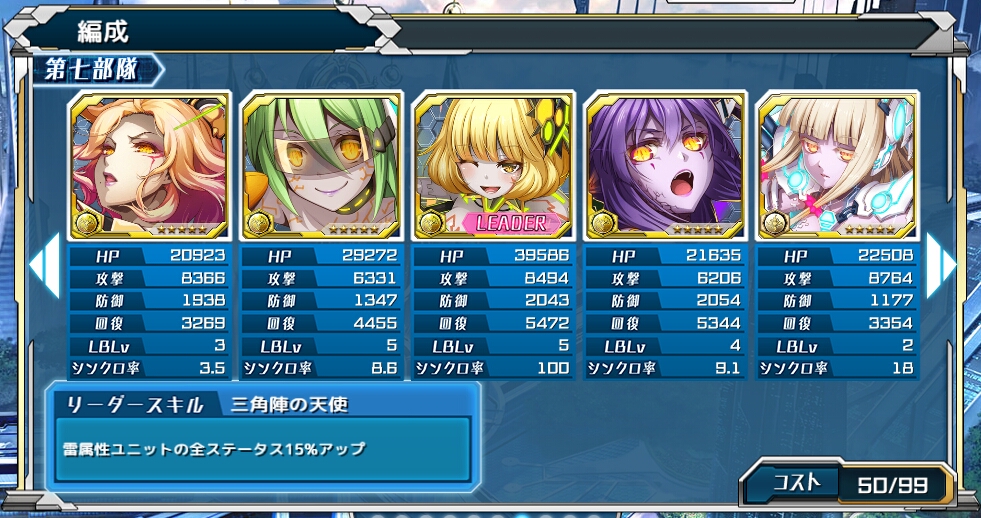The height and width of the screenshot is (518, 981).
Task: Pick the purple-haired unit portrait
Action: coord(665,166)
